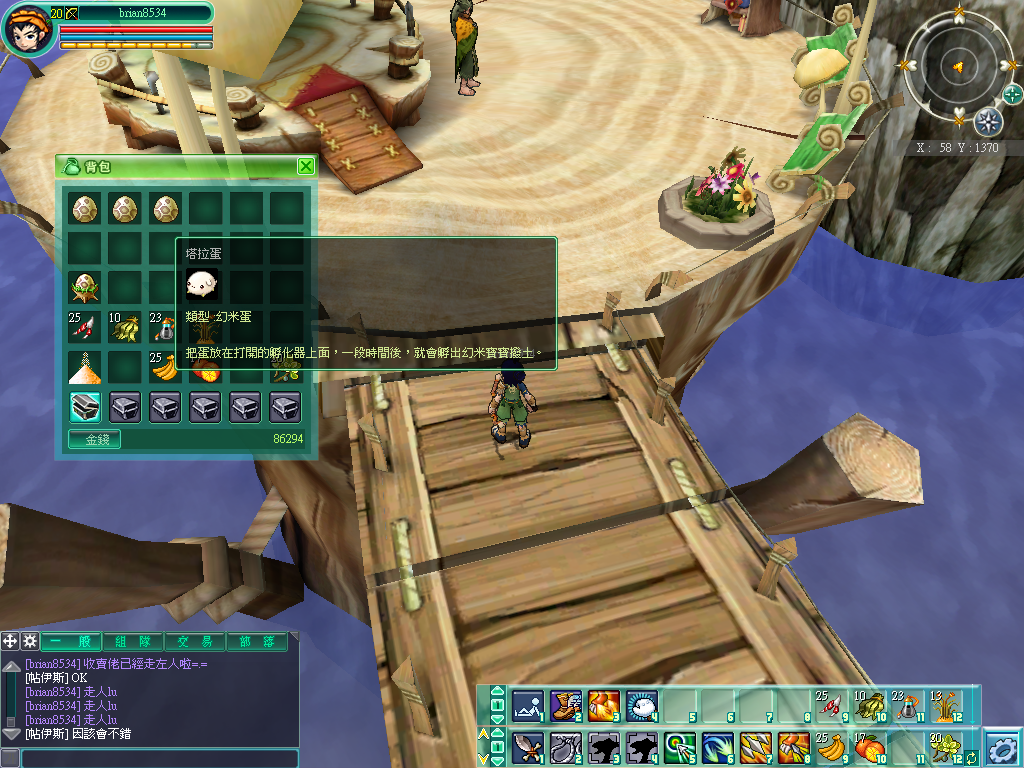Activate the sit-and-rest skill icon
This screenshot has width=1024, height=768.
[527, 706]
